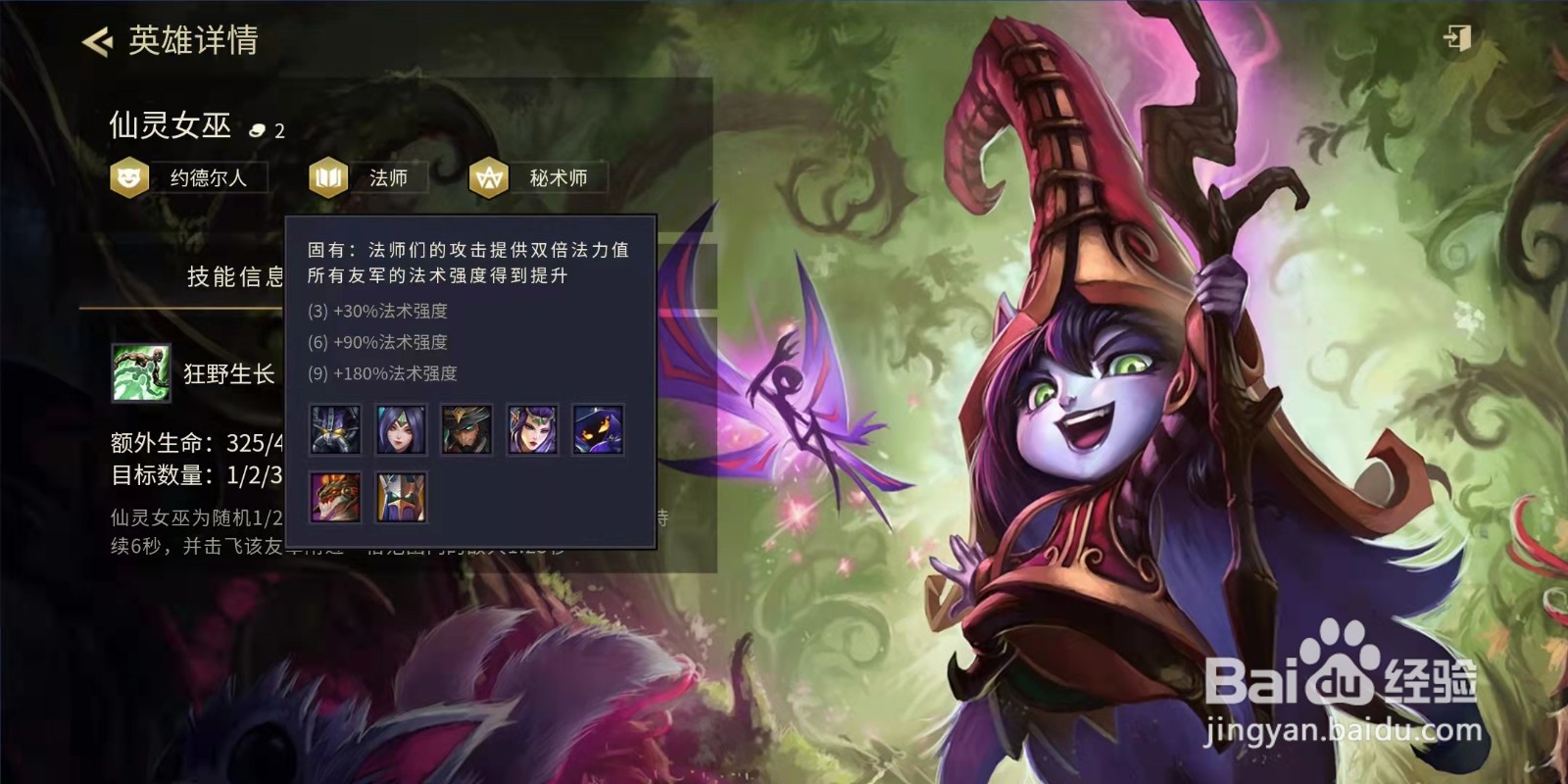This screenshot has width=1568, height=784.
Task: Click the red dragon champion portrait
Action: 334,495
